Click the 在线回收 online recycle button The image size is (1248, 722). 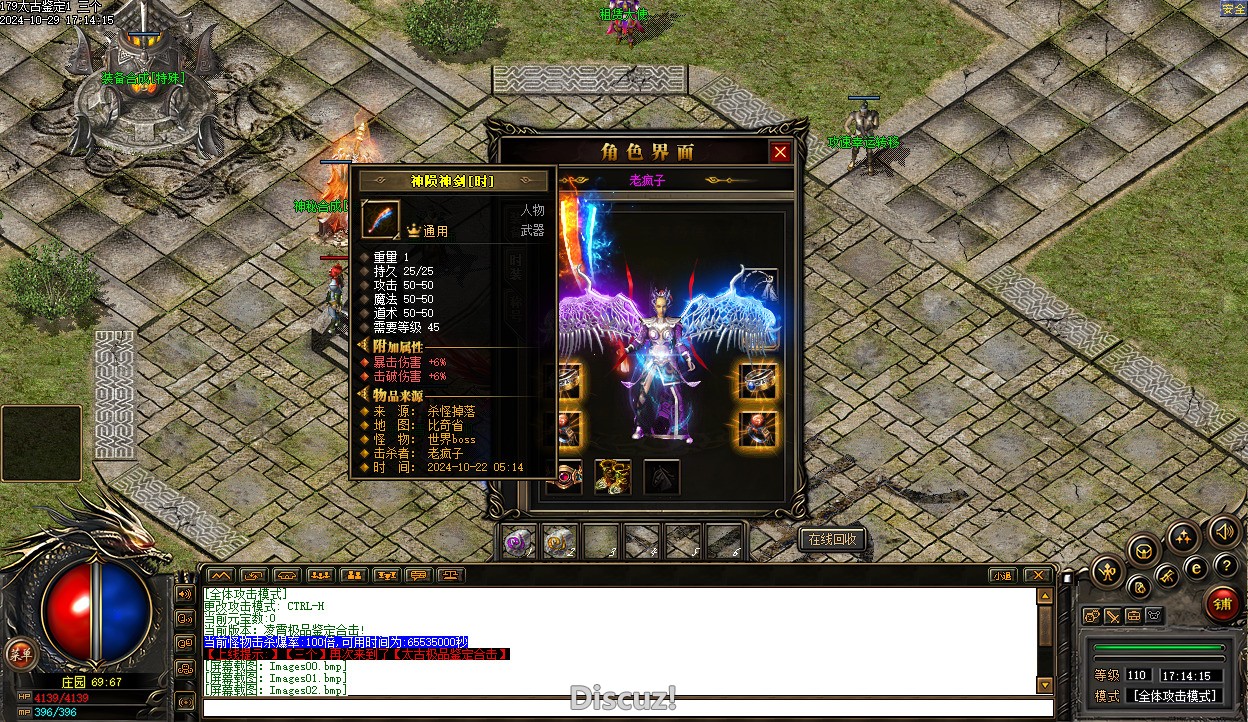click(832, 540)
